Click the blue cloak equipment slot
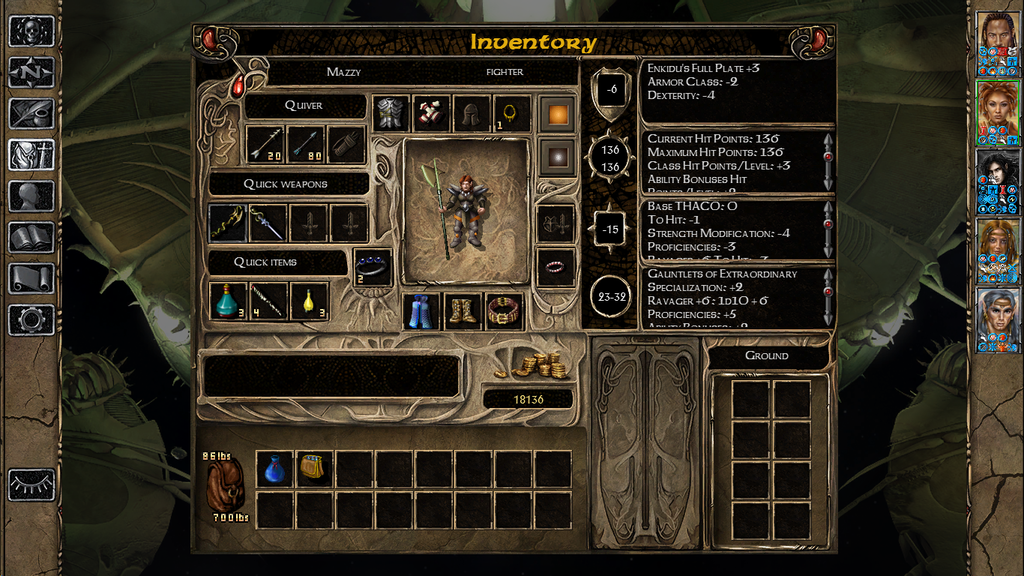The width and height of the screenshot is (1024, 576). click(x=421, y=311)
